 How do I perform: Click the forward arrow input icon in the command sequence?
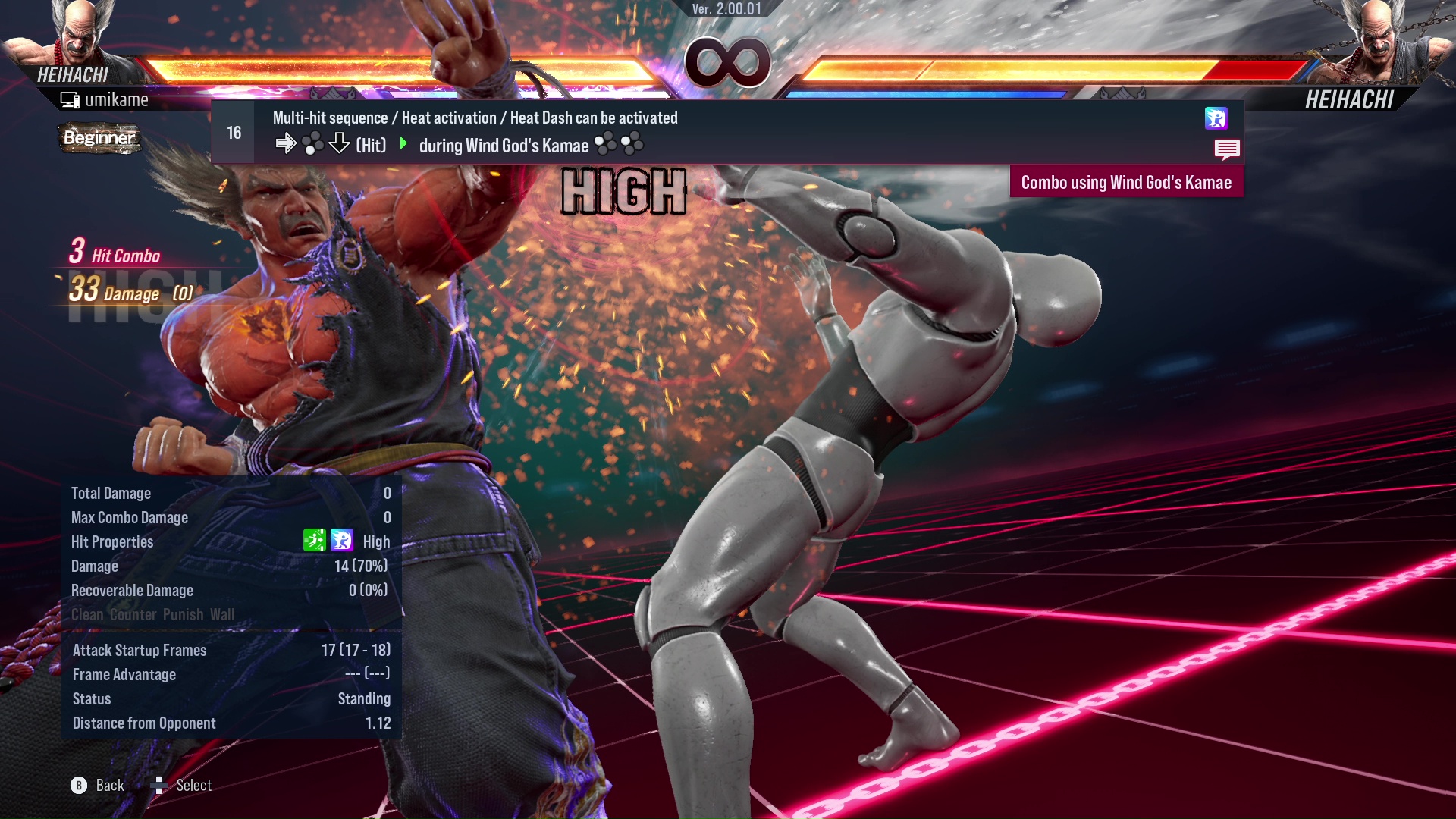click(287, 143)
